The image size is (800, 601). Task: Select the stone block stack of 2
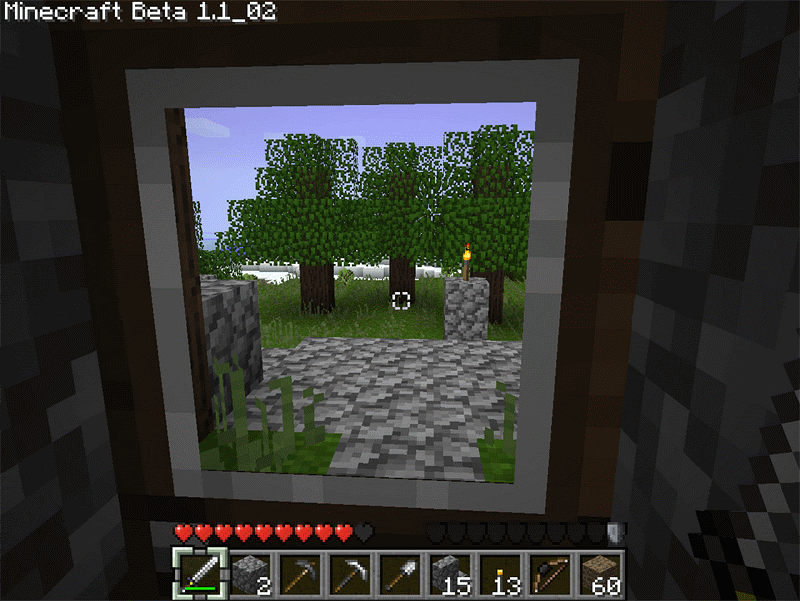tap(250, 572)
